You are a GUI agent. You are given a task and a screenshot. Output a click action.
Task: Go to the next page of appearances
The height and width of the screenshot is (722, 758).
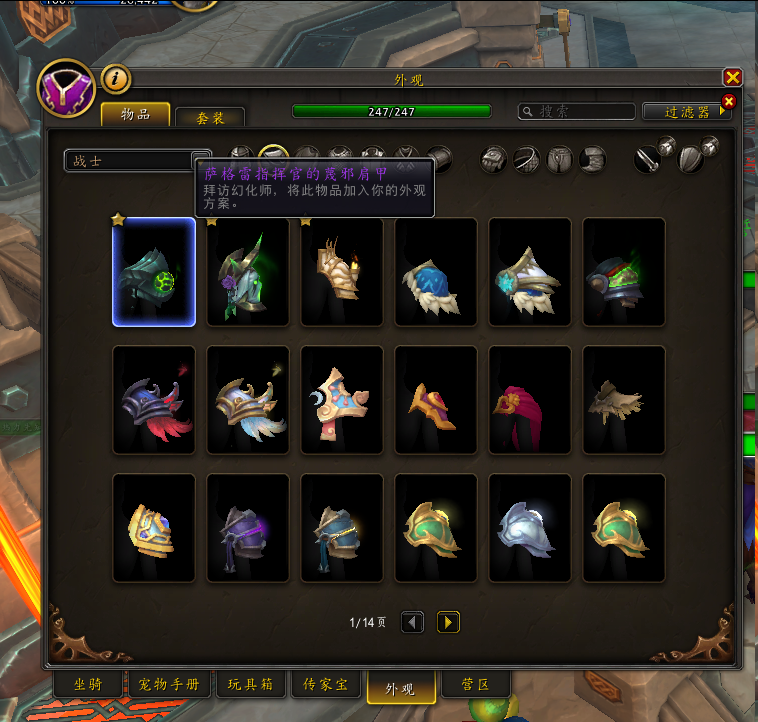(448, 622)
